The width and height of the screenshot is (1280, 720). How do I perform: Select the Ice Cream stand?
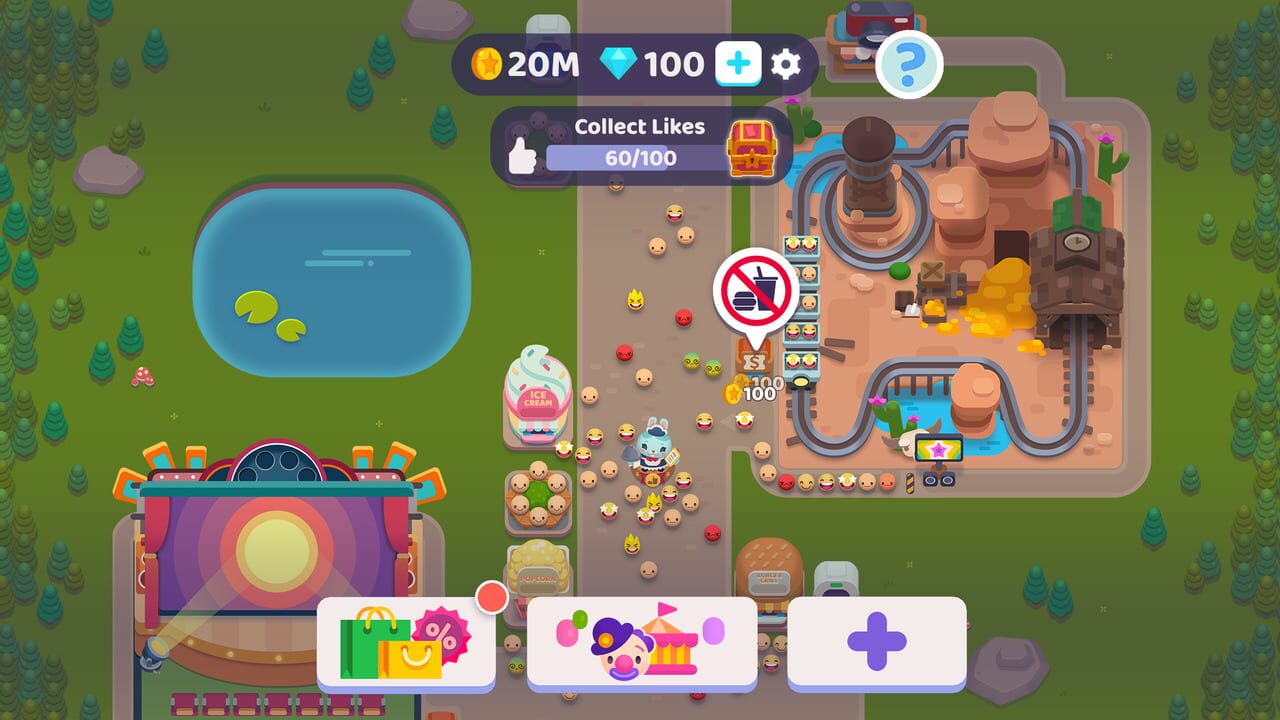coord(537,395)
